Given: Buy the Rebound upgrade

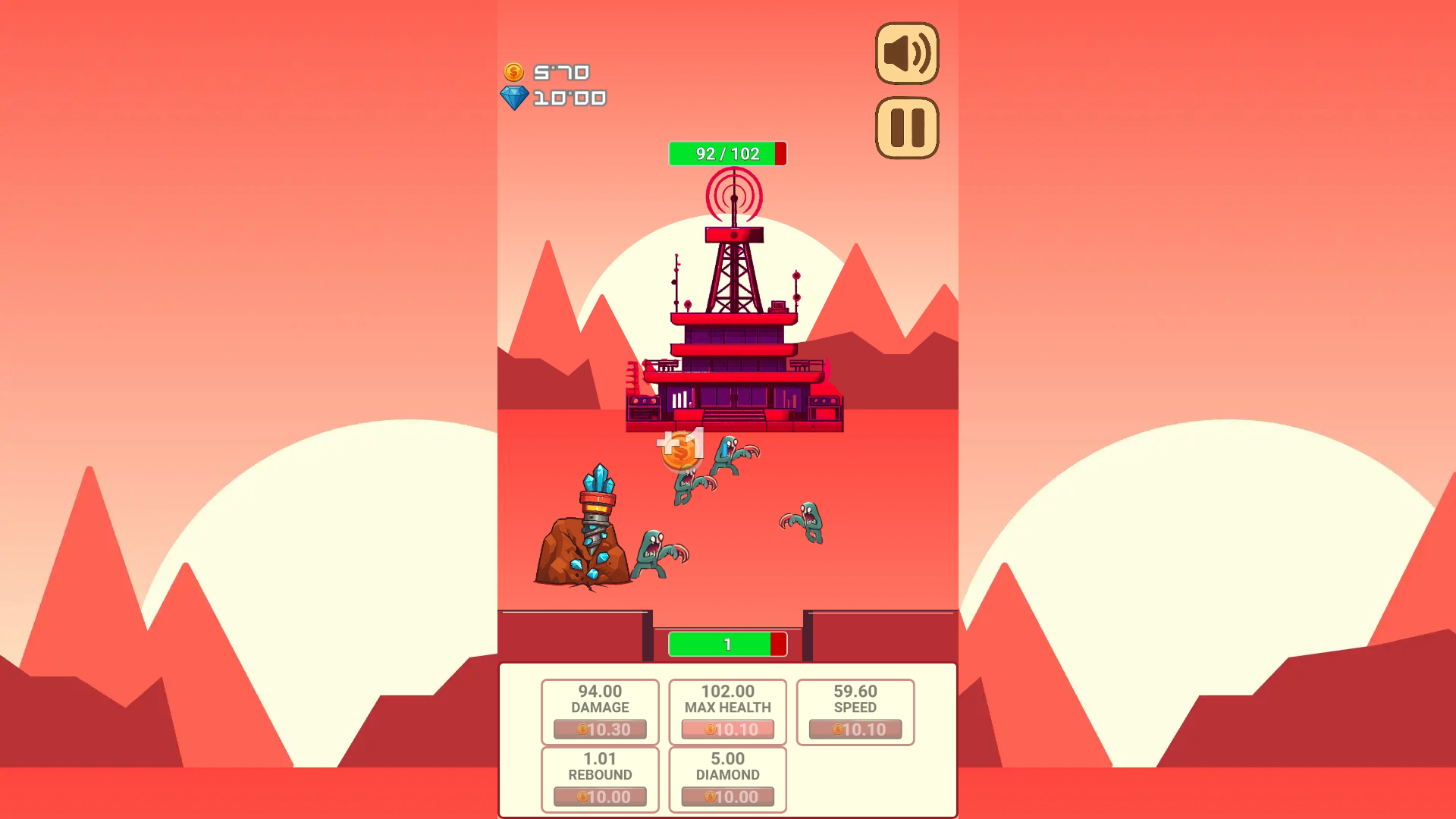Looking at the screenshot, I should point(600,796).
